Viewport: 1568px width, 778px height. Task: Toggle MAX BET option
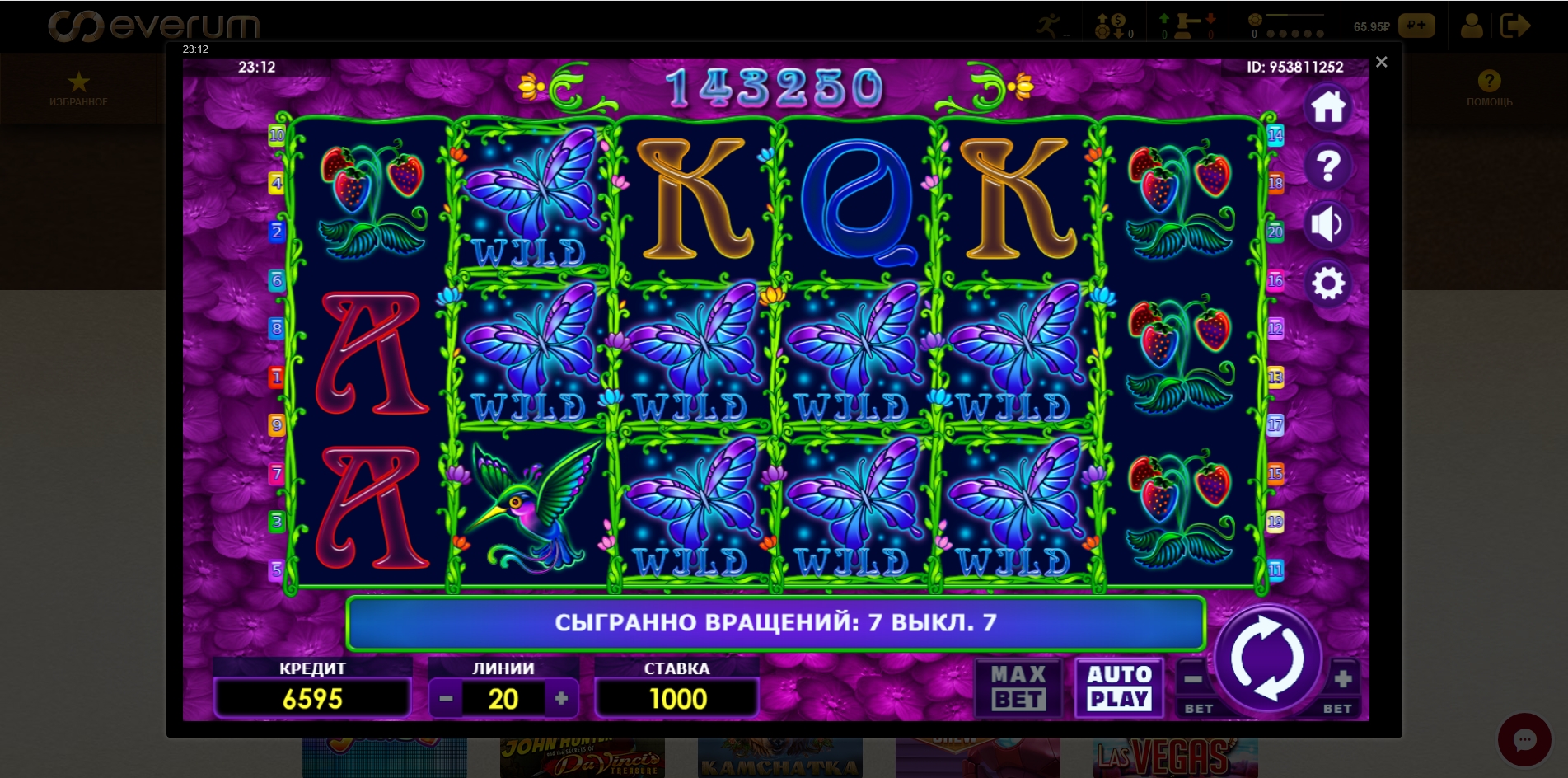(x=1019, y=688)
